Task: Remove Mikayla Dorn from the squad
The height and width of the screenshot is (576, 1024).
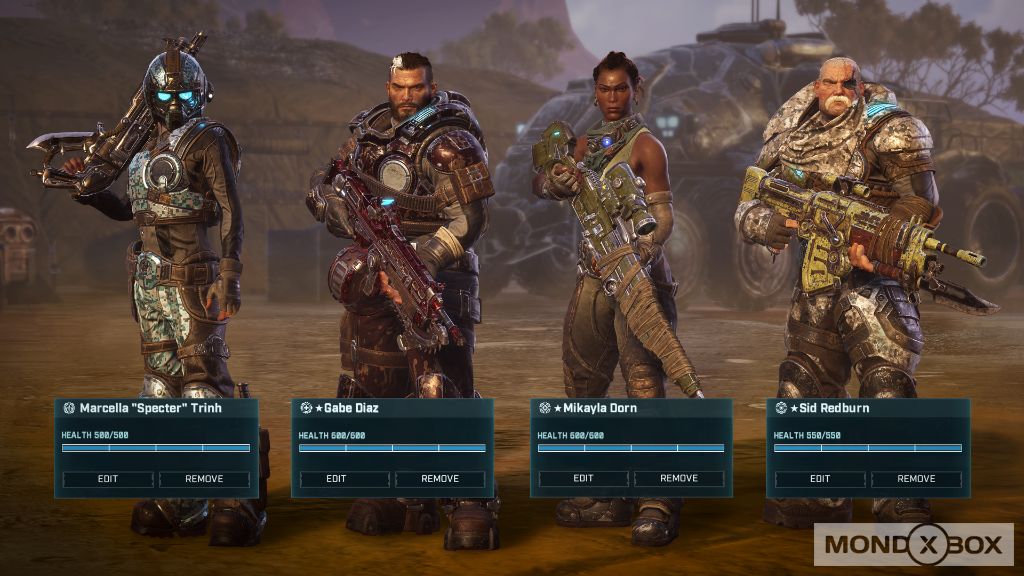Action: (x=679, y=479)
